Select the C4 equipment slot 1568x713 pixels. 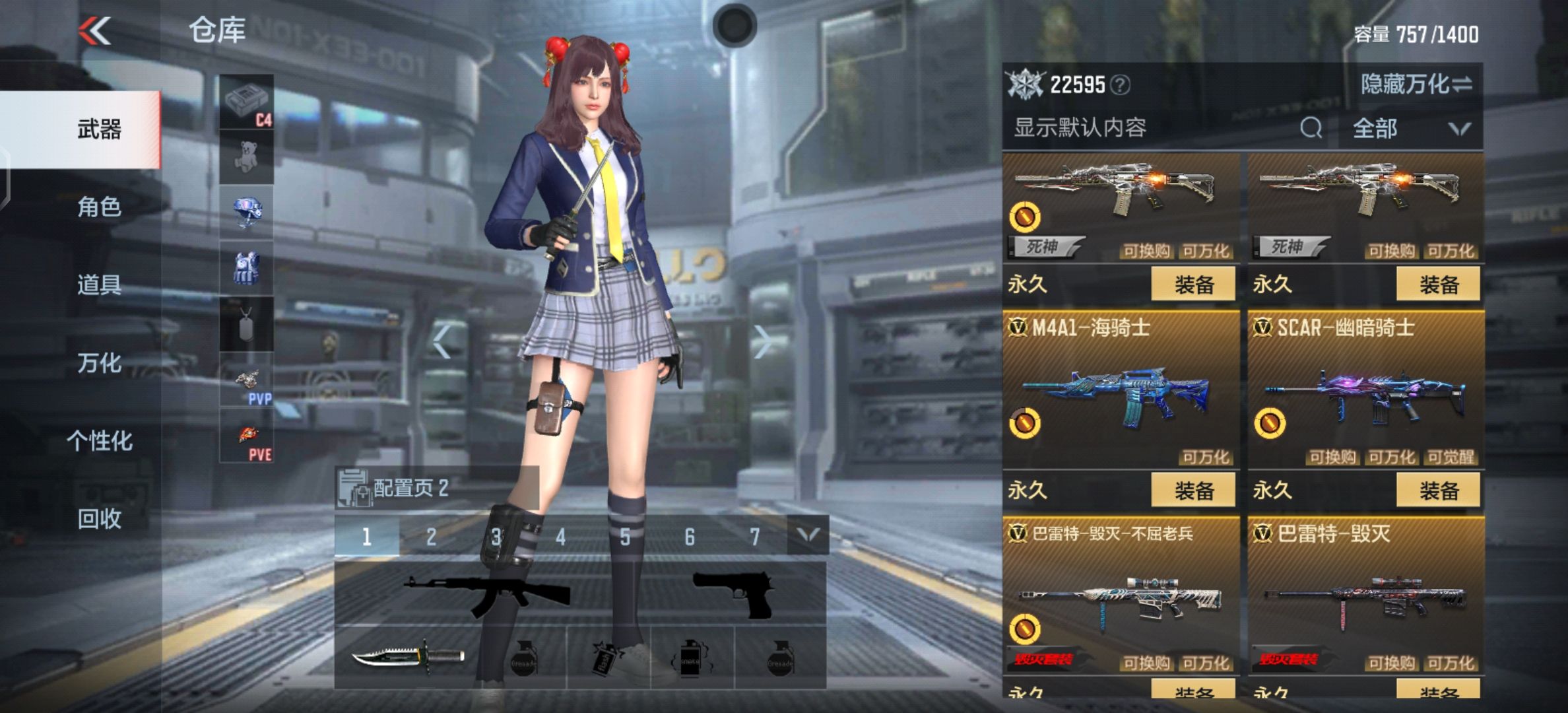[x=246, y=102]
